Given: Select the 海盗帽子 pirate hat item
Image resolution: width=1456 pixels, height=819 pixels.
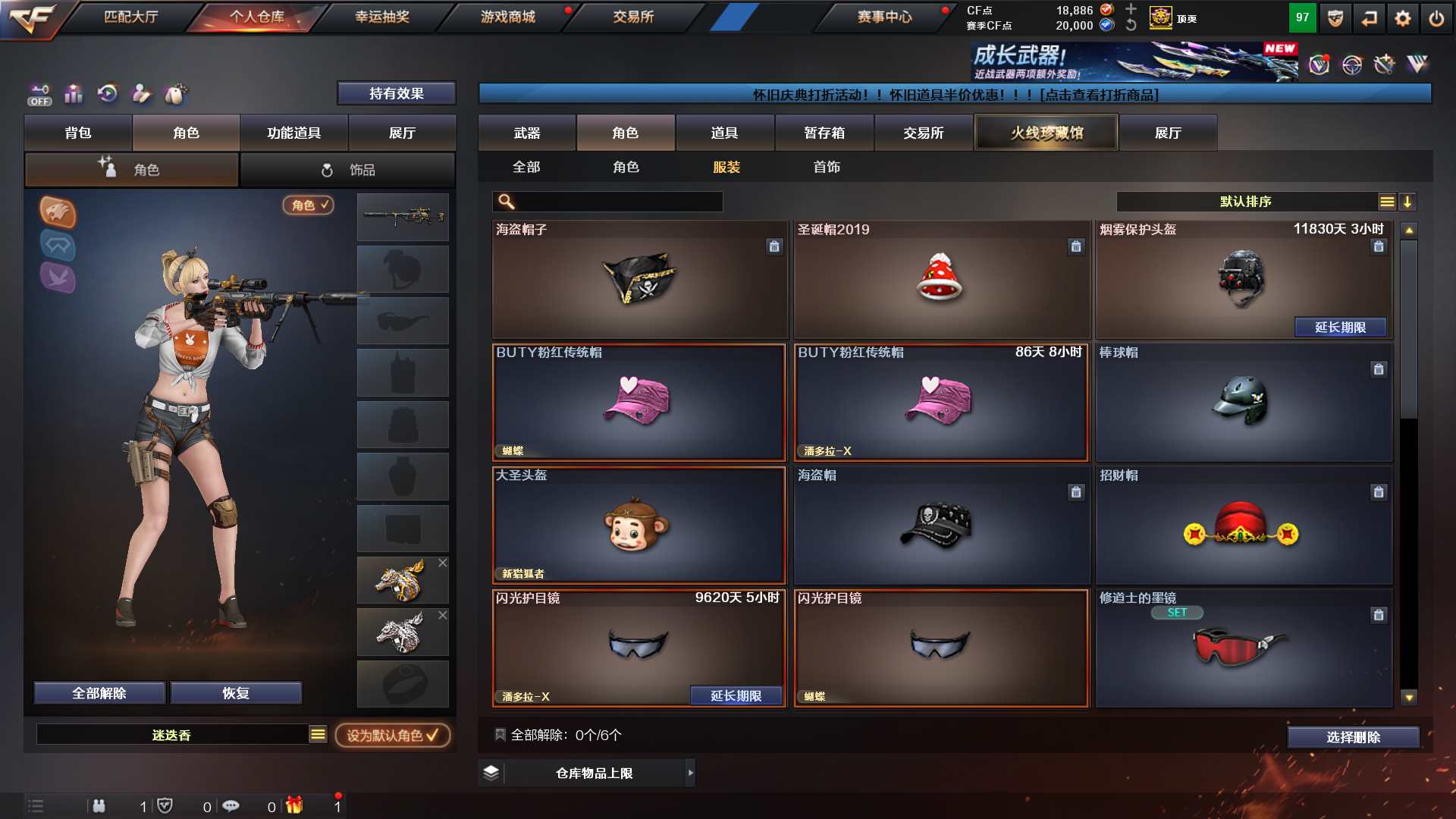Looking at the screenshot, I should (639, 279).
